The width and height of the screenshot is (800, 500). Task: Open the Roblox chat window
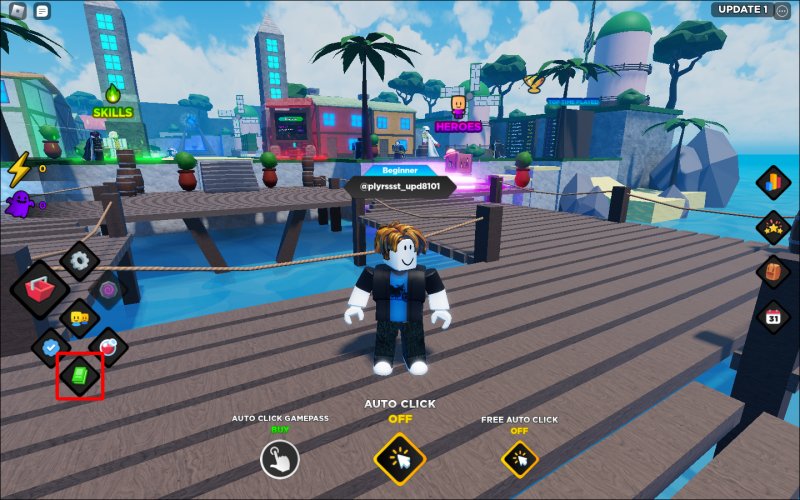(x=42, y=11)
